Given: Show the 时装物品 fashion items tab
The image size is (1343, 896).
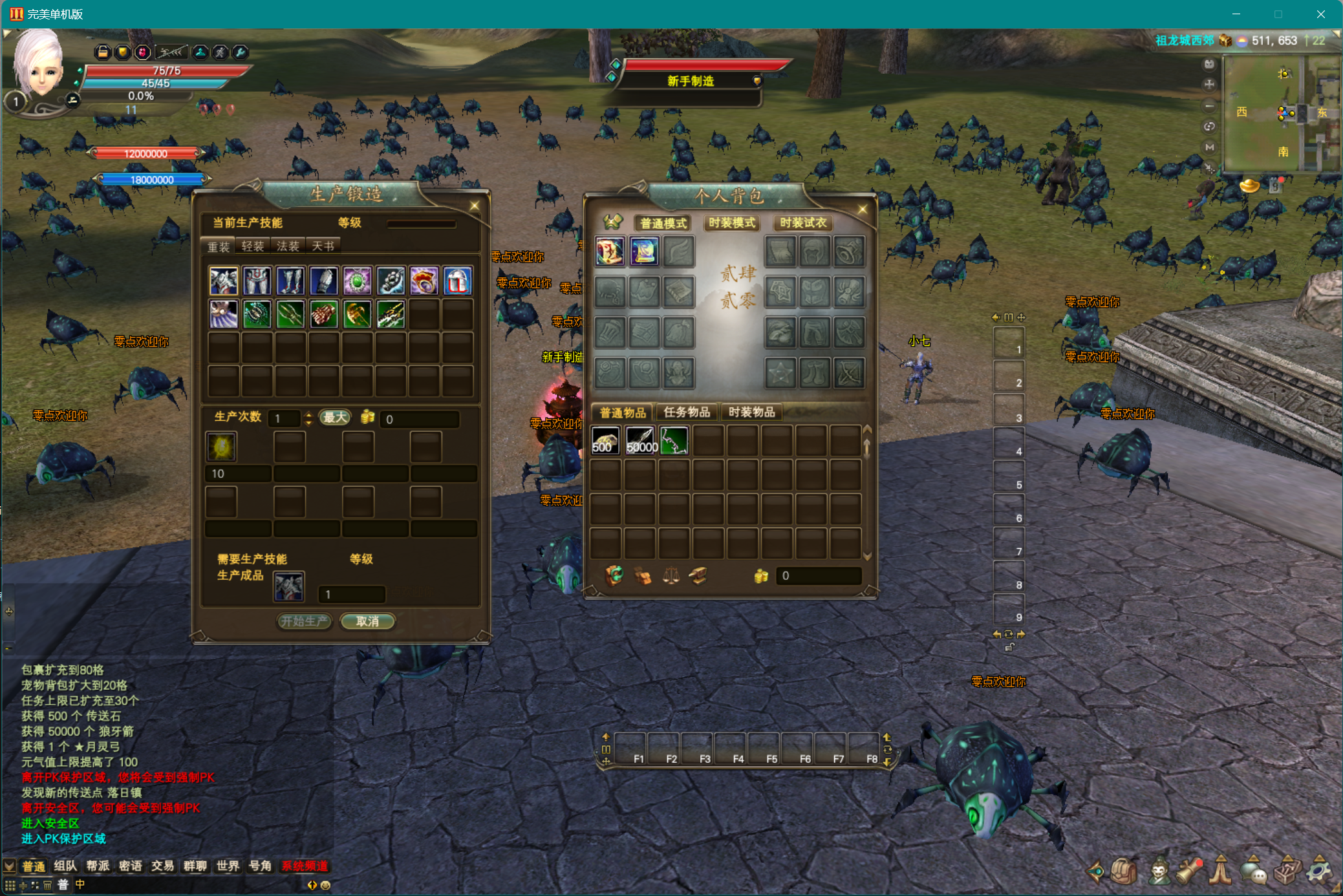Looking at the screenshot, I should [x=751, y=412].
